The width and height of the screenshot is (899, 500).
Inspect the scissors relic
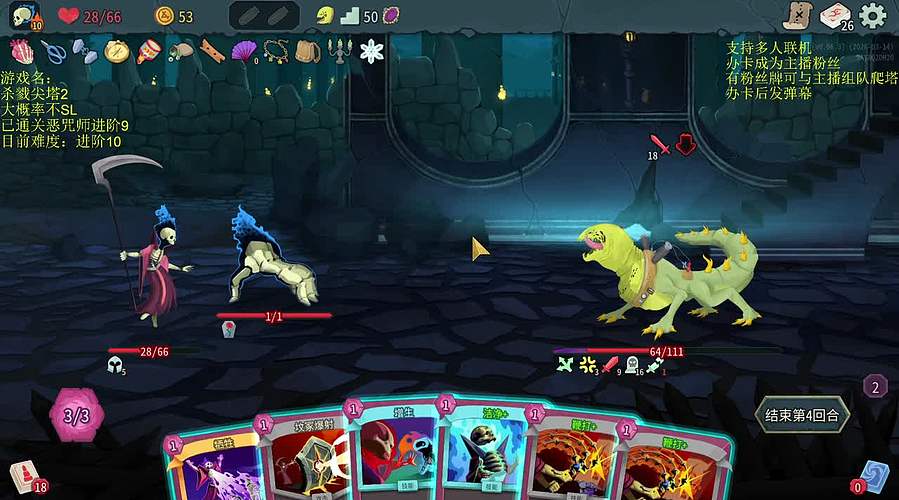point(54,50)
